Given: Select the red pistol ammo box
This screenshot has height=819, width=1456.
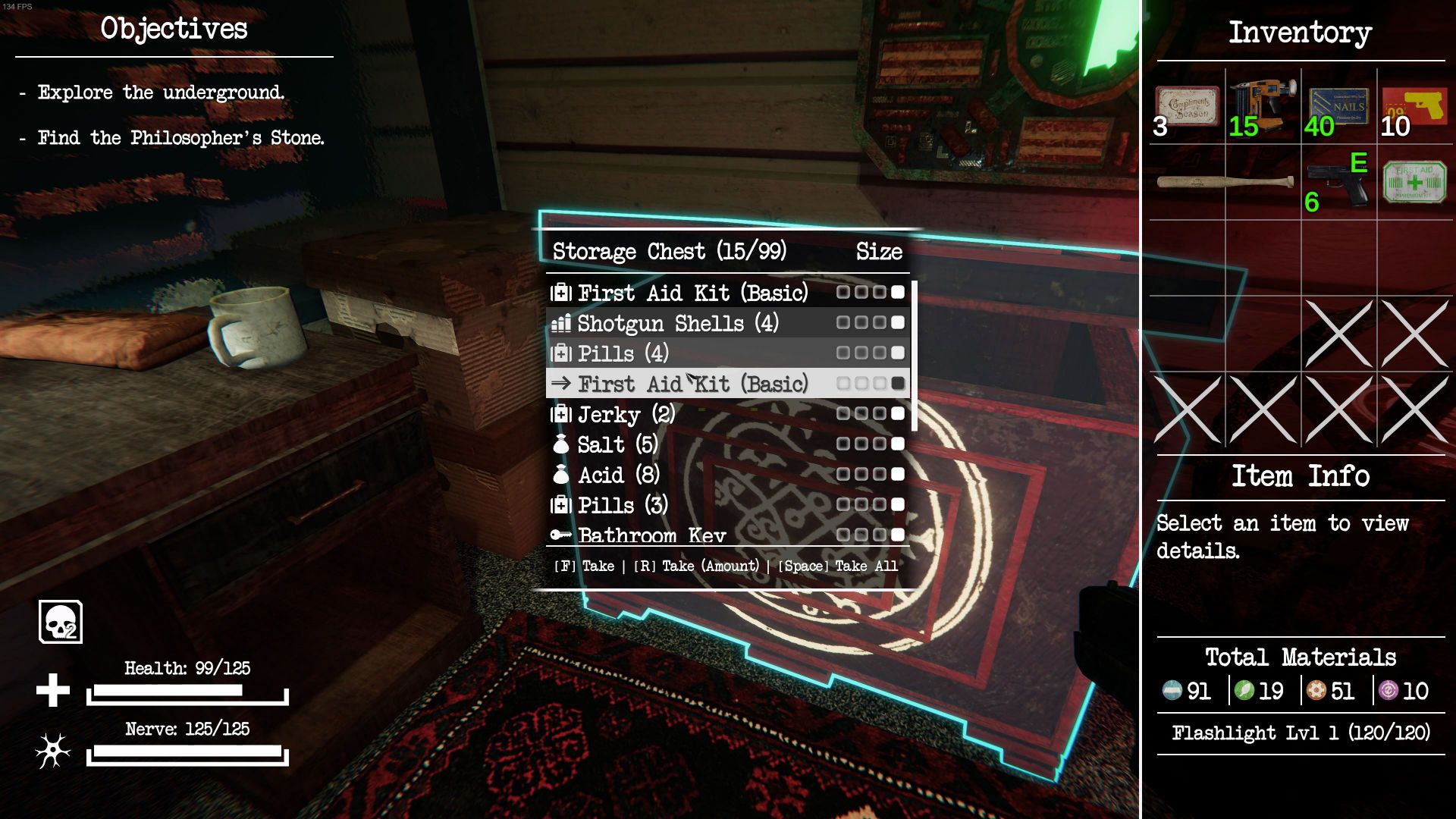Looking at the screenshot, I should point(1414,107).
